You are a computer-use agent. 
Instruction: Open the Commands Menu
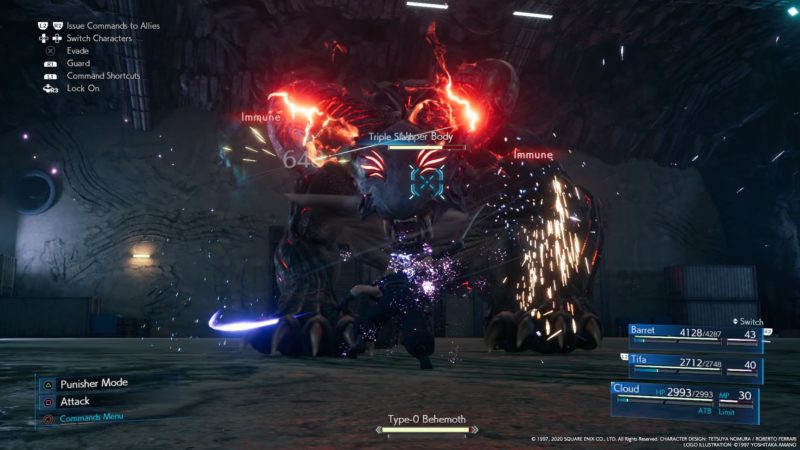(92, 418)
